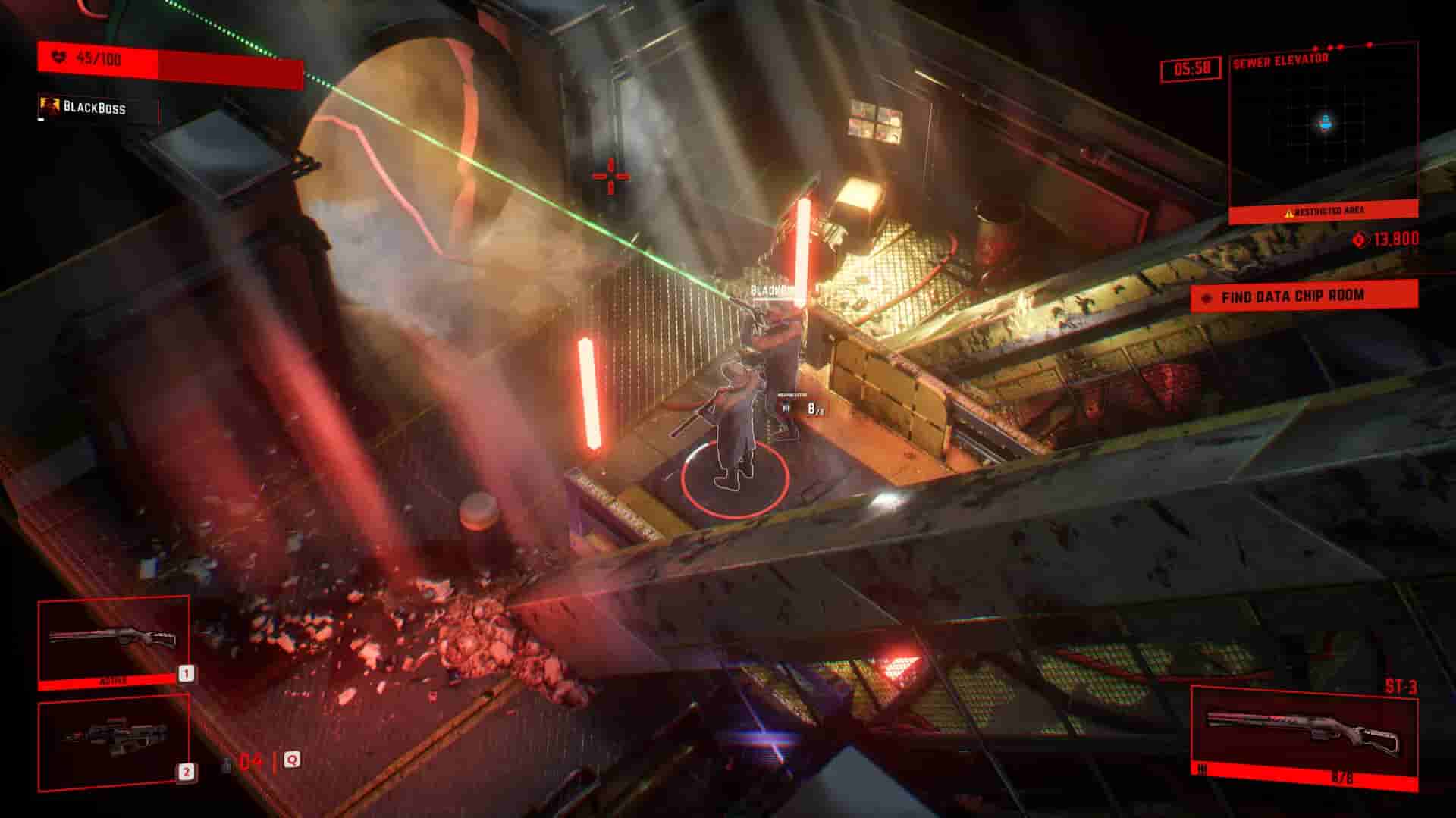Click the 8/8 ammo counter on the ST-3 panel
This screenshot has width=1456, height=818.
(x=1344, y=775)
